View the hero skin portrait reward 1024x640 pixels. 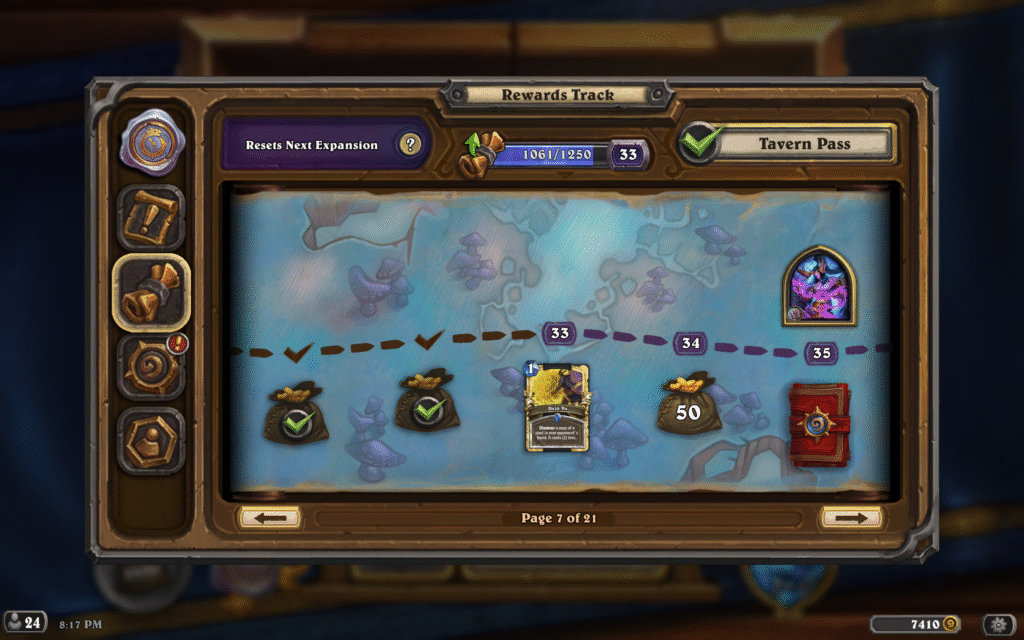(818, 285)
